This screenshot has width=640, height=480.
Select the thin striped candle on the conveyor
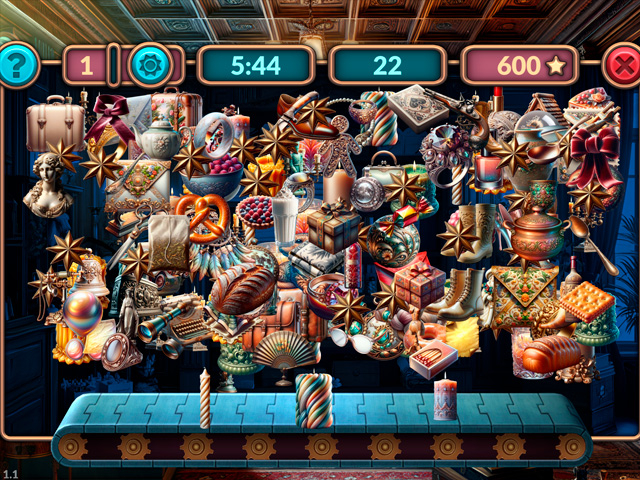click(206, 399)
